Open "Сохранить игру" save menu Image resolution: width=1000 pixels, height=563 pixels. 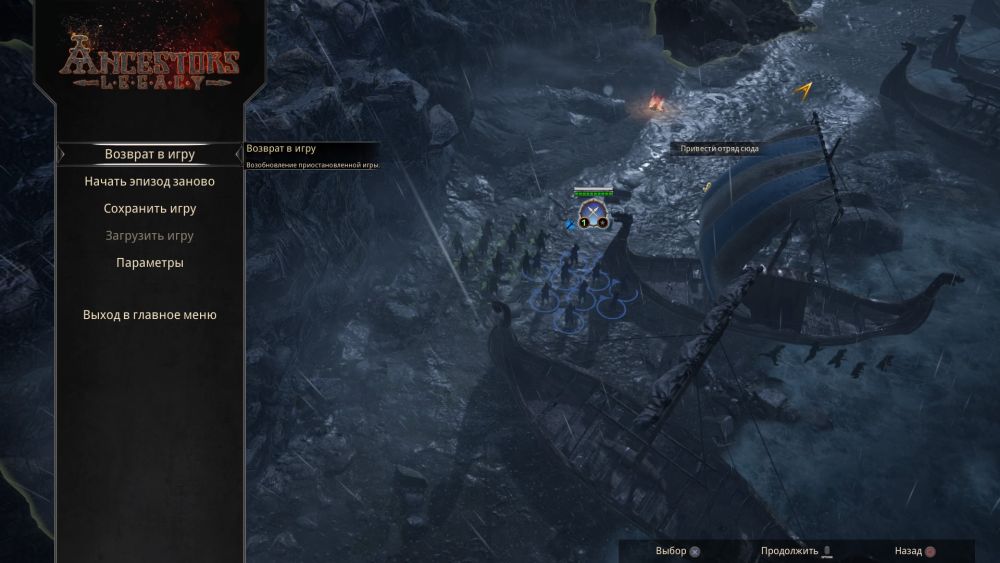(x=150, y=209)
